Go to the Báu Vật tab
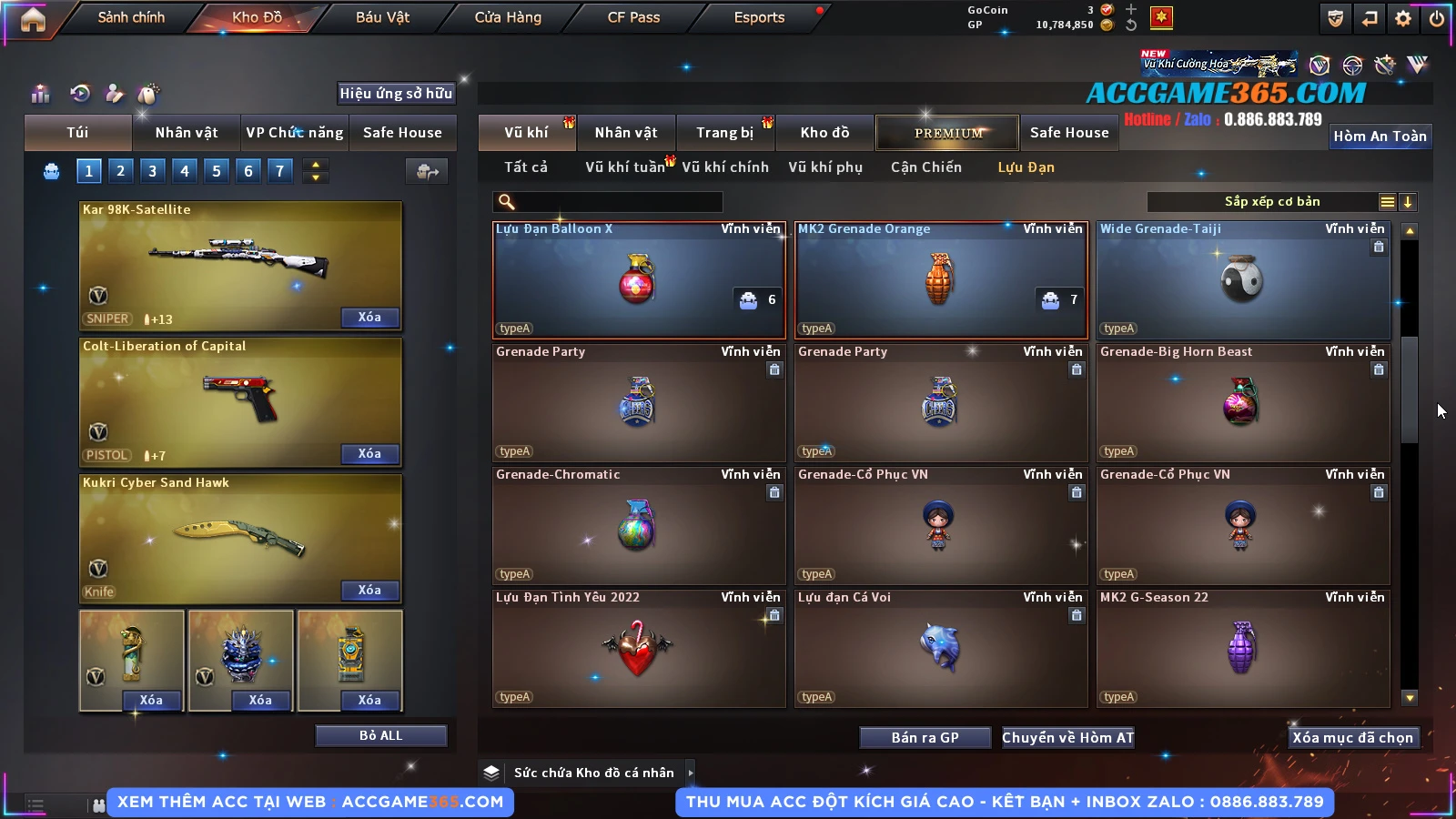Image resolution: width=1456 pixels, height=819 pixels. (382, 17)
